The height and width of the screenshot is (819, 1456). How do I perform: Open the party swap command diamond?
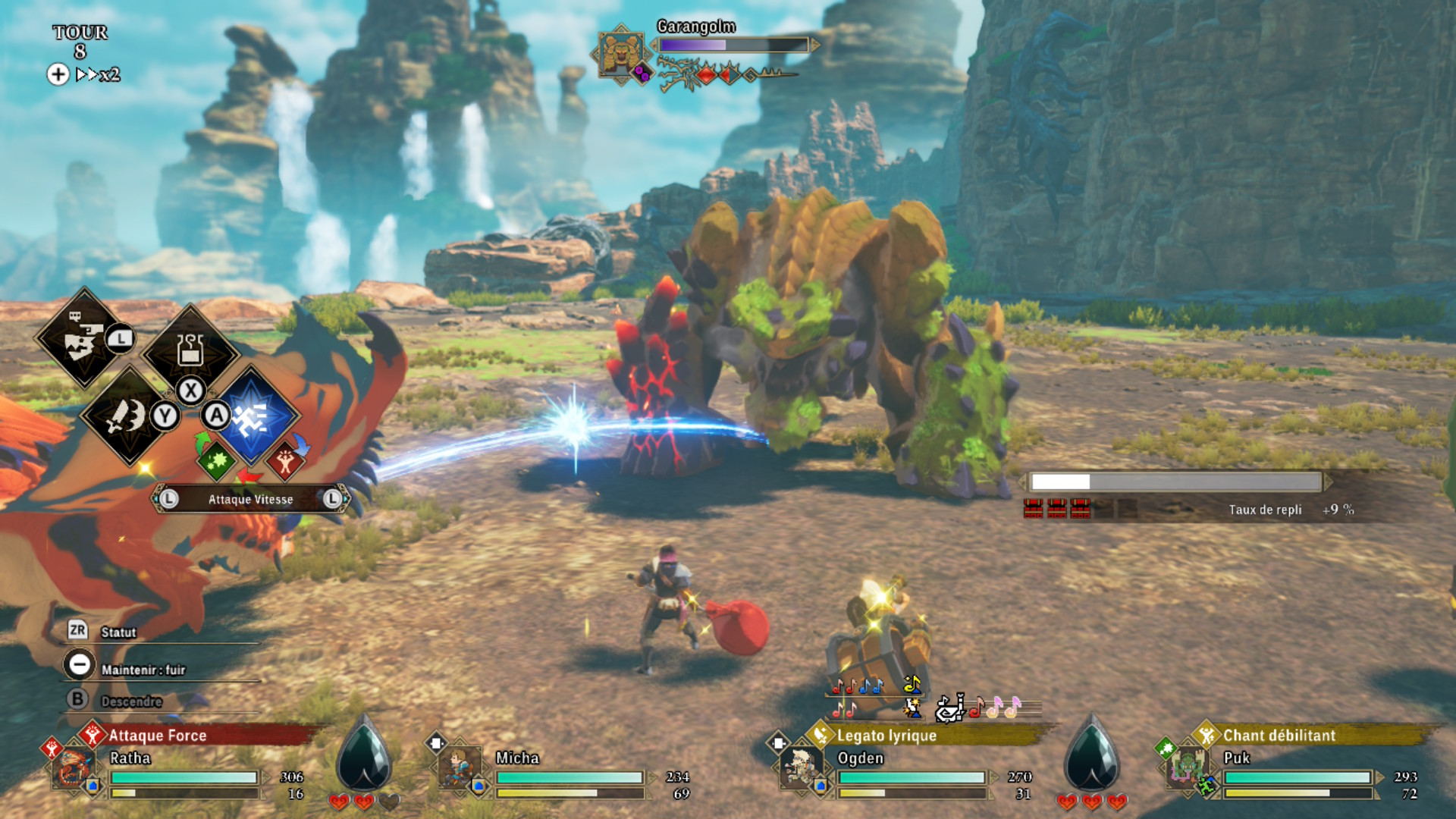pyautogui.click(x=82, y=337)
